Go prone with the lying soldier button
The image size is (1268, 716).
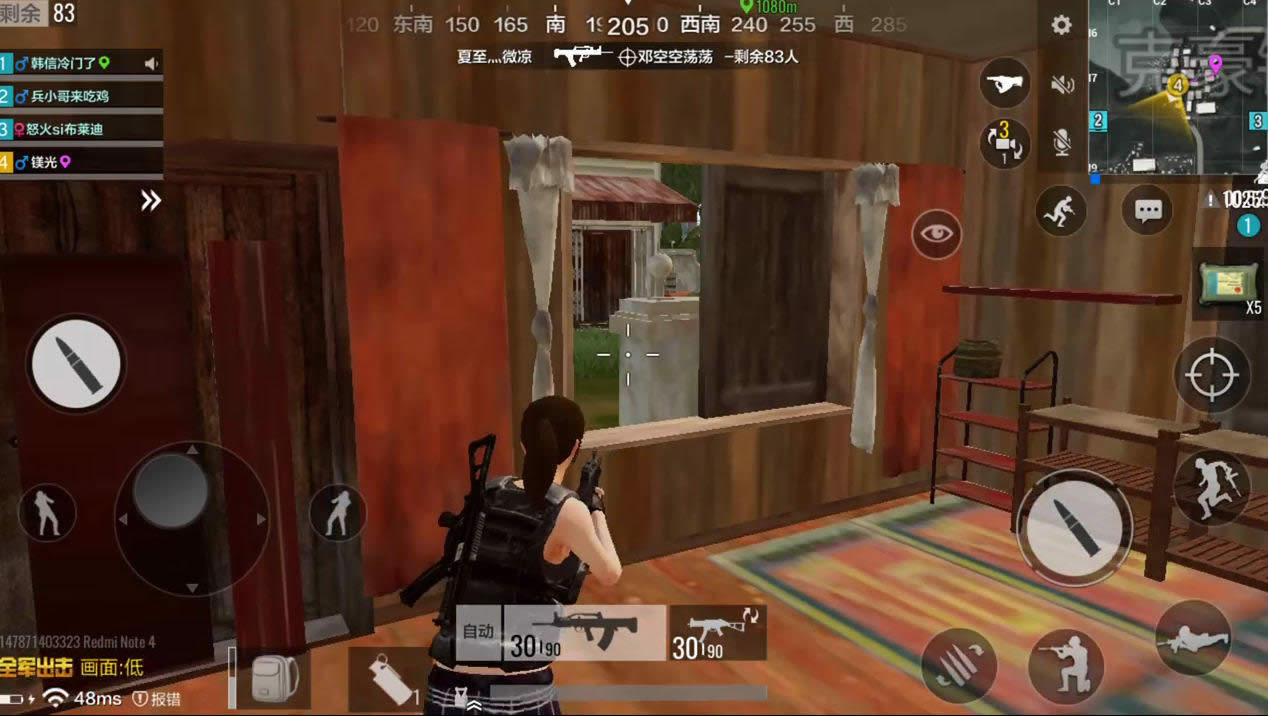(x=1192, y=637)
